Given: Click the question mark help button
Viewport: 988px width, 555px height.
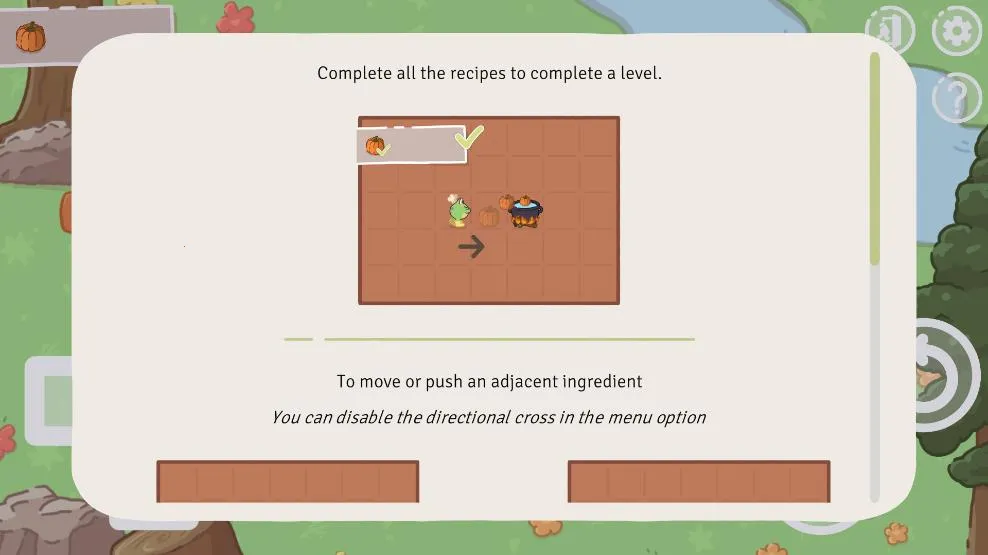Looking at the screenshot, I should pos(957,98).
